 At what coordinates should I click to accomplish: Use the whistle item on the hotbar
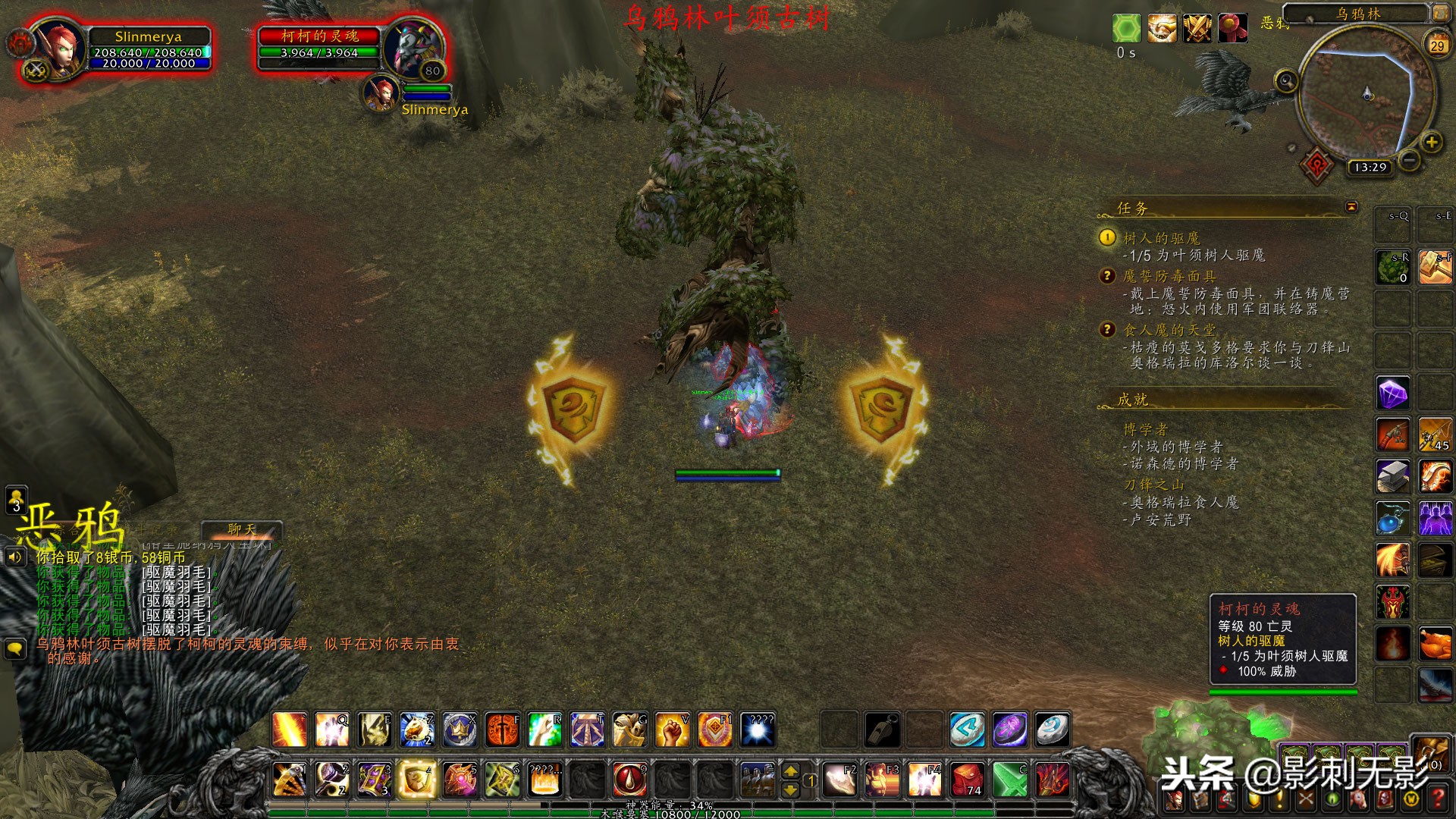[x=883, y=730]
